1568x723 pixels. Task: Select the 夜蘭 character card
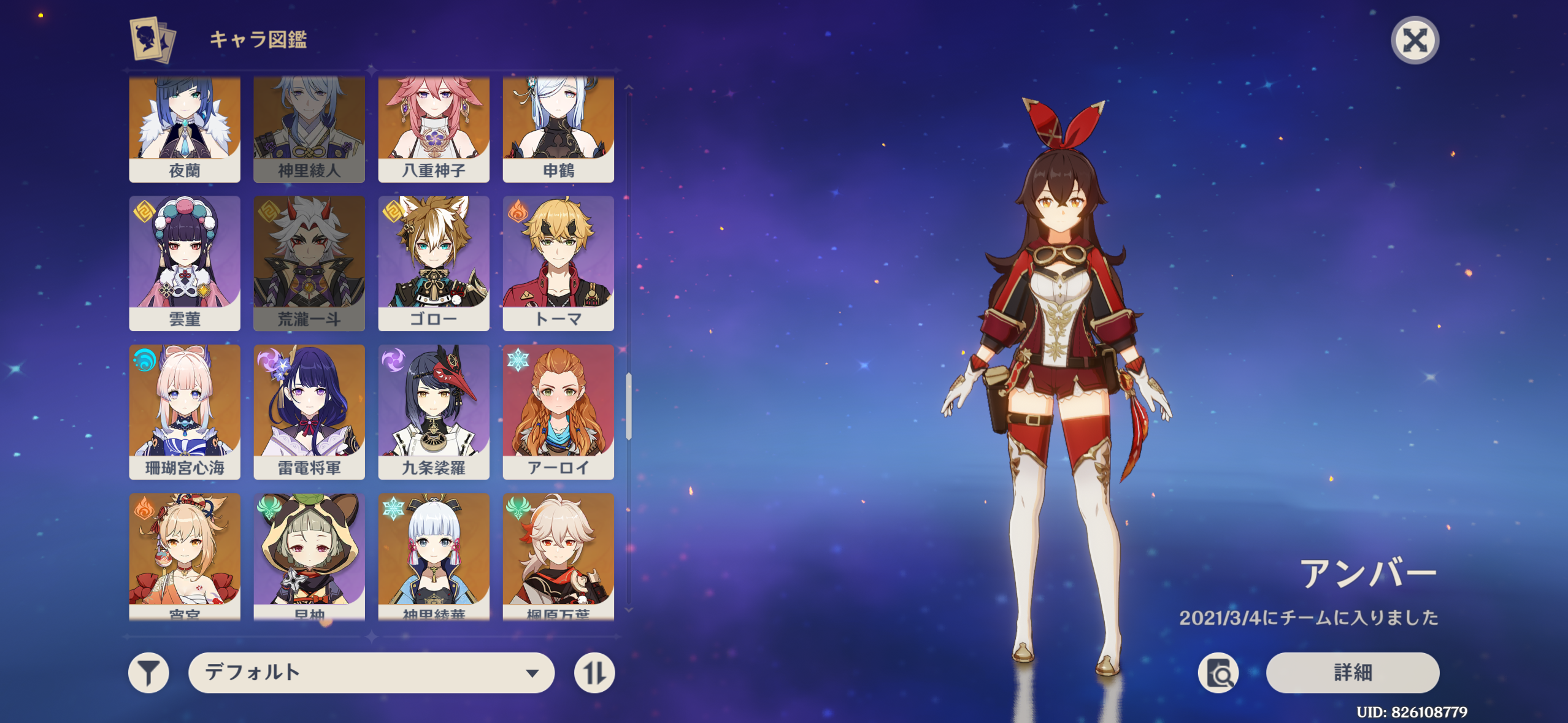[x=185, y=130]
